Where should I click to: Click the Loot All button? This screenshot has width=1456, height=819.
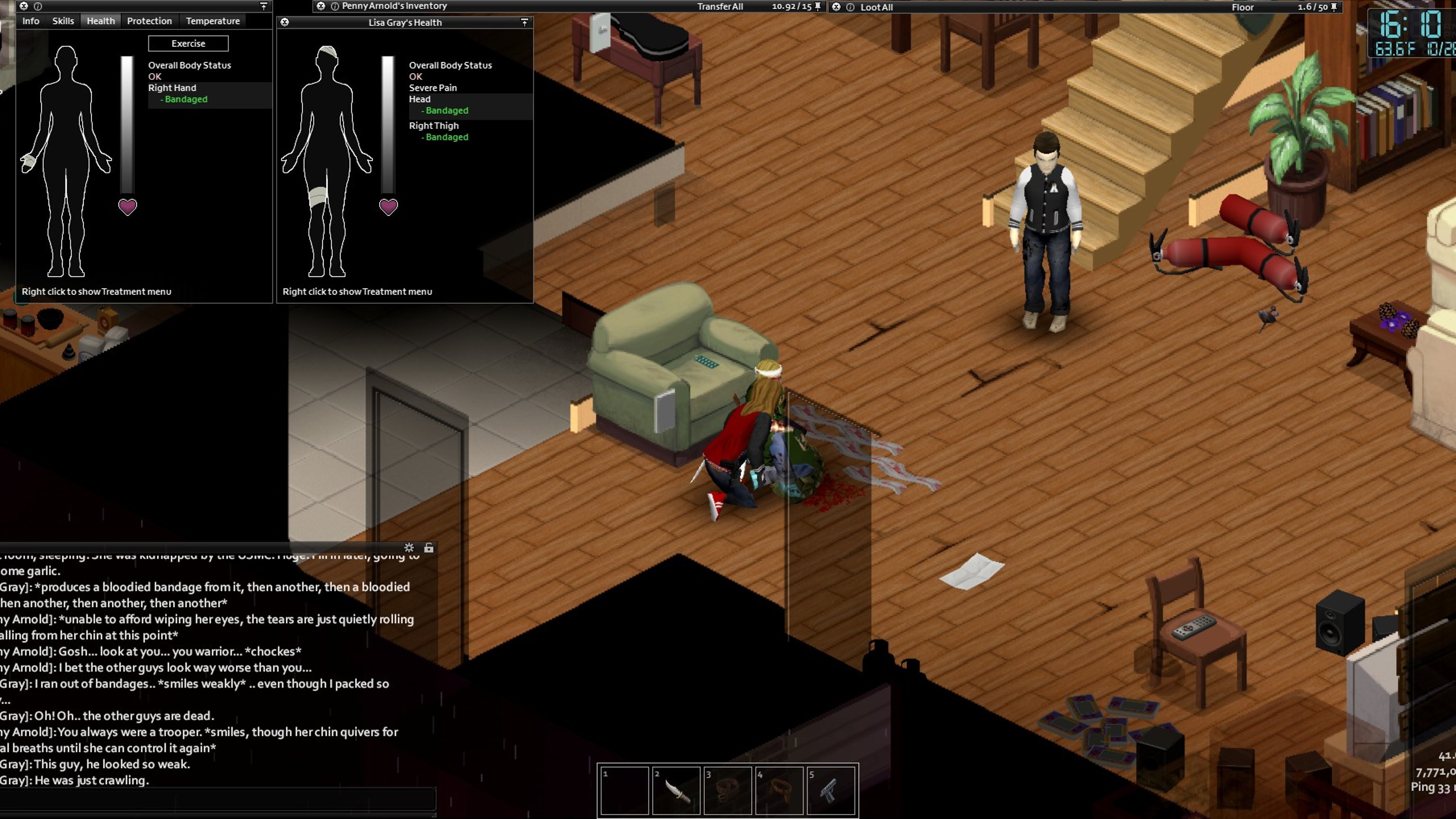click(x=876, y=8)
